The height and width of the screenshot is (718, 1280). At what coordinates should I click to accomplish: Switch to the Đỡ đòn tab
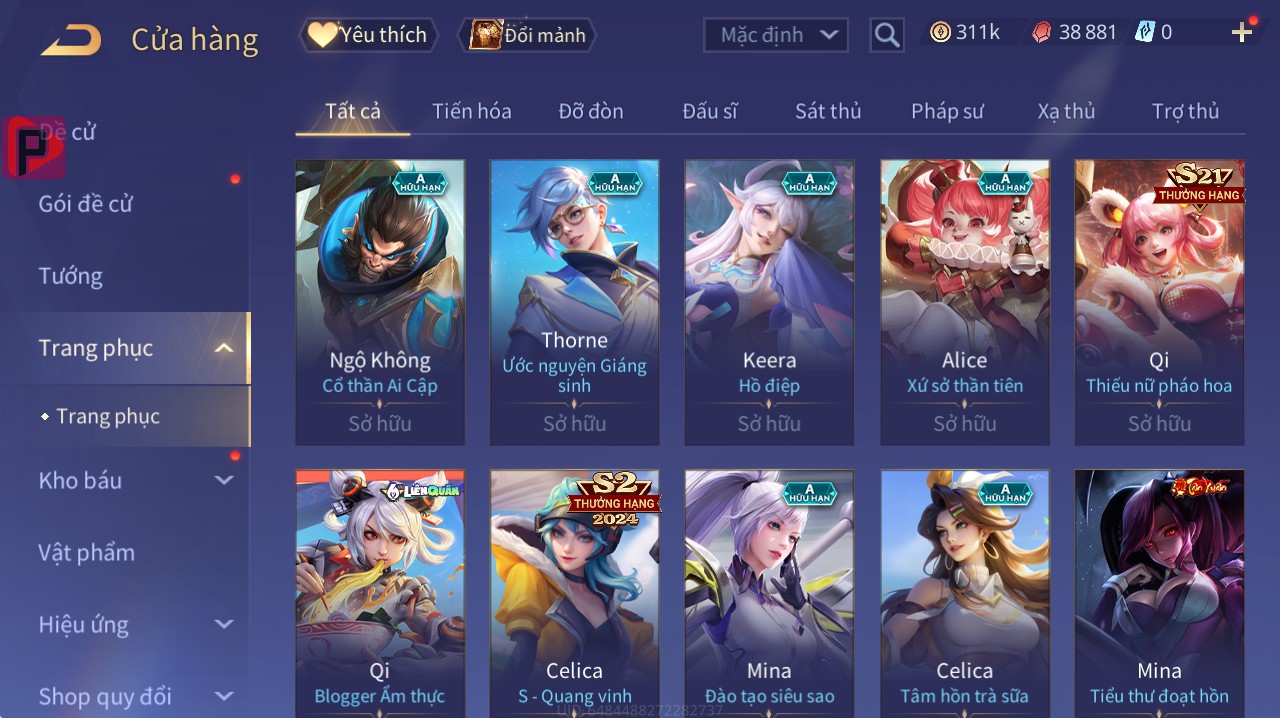click(590, 111)
